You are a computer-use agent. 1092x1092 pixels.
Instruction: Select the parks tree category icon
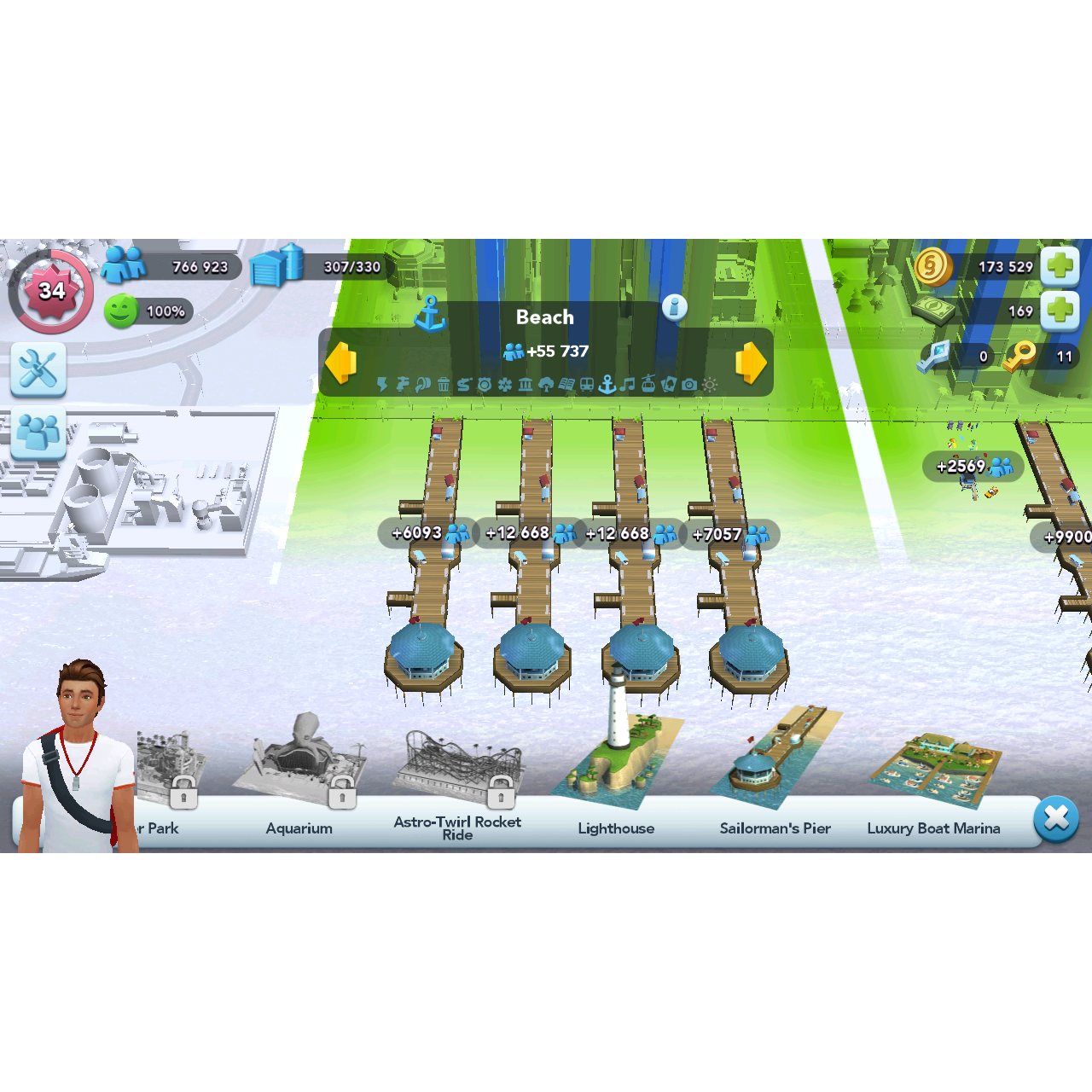[546, 385]
